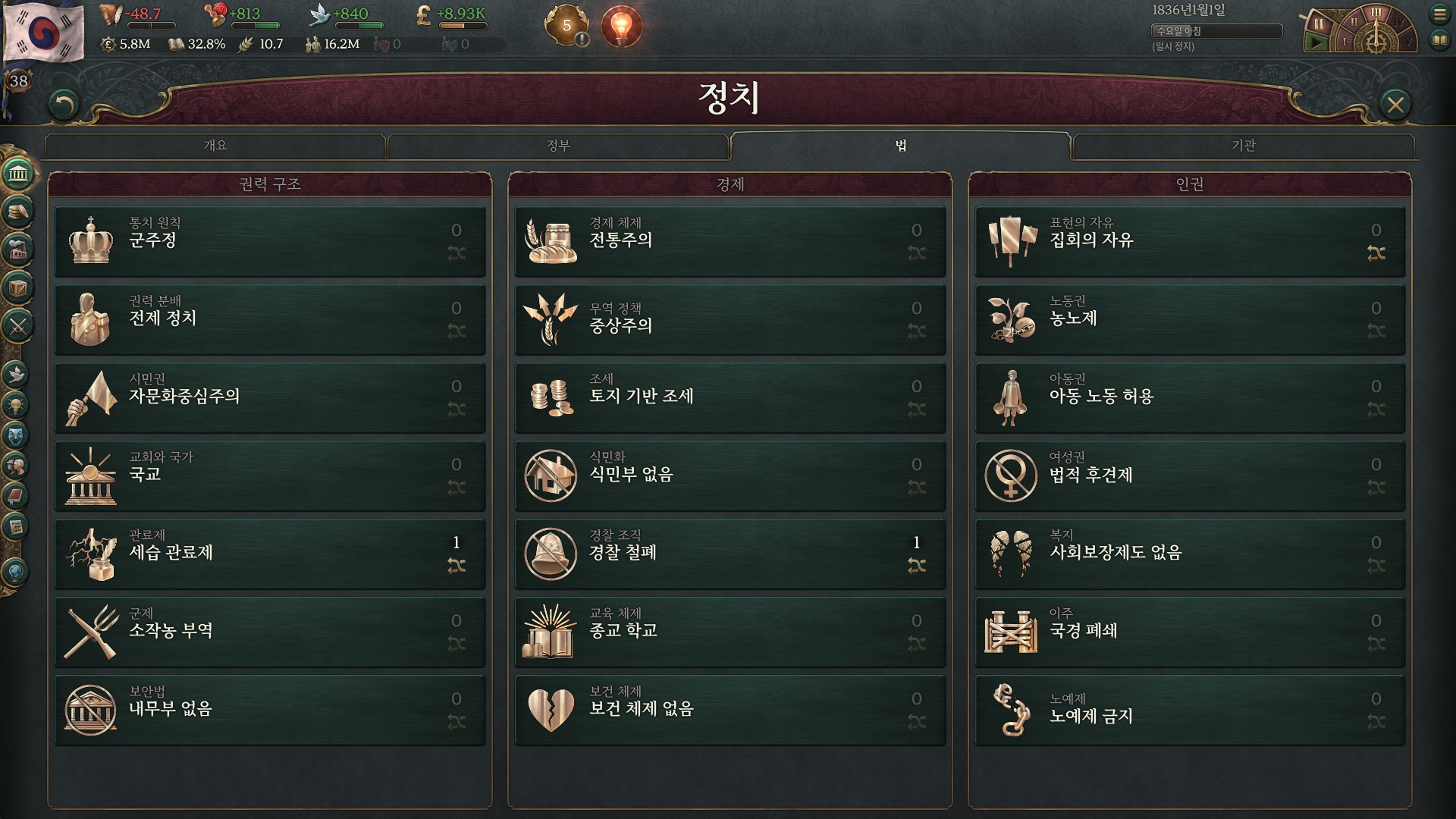Switch to the 개요 tab
Screen dimensions: 1456x819
(x=215, y=146)
